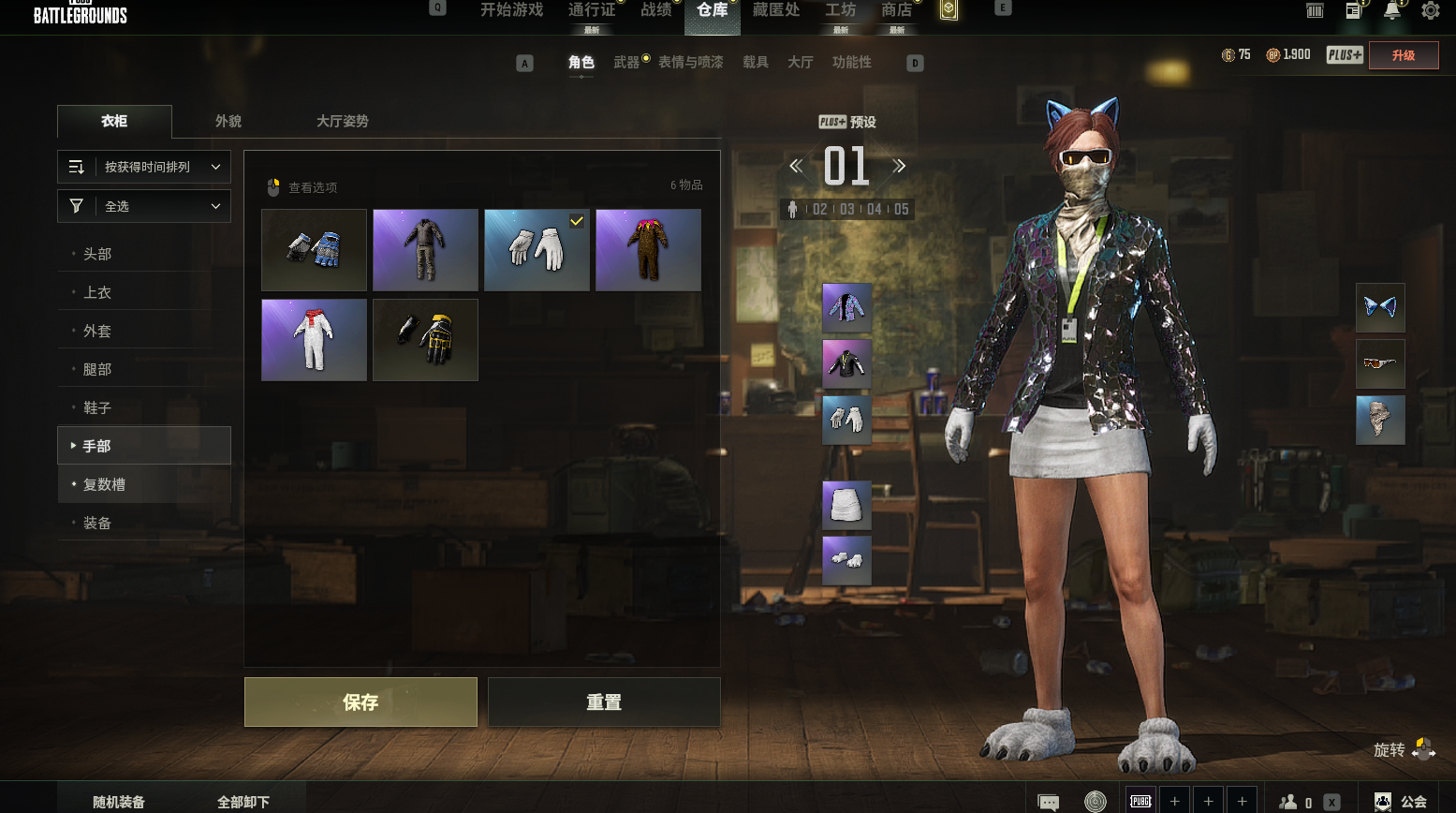Open the 武器 weapons tab
The height and width of the screenshot is (813, 1456).
[x=626, y=62]
